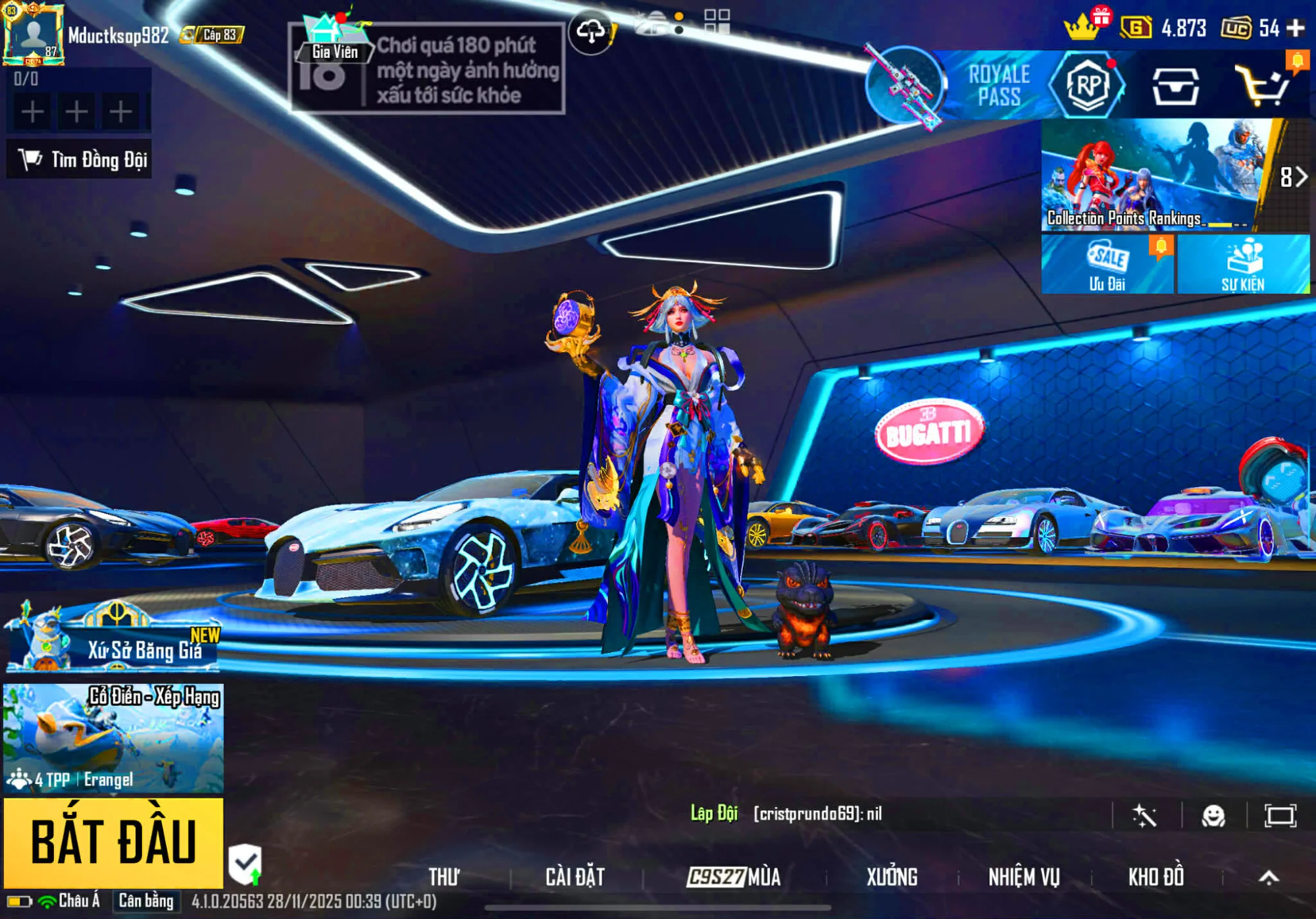The image size is (1316, 919).
Task: Open the C9S27 MÙA season menu
Action: pyautogui.click(x=734, y=877)
